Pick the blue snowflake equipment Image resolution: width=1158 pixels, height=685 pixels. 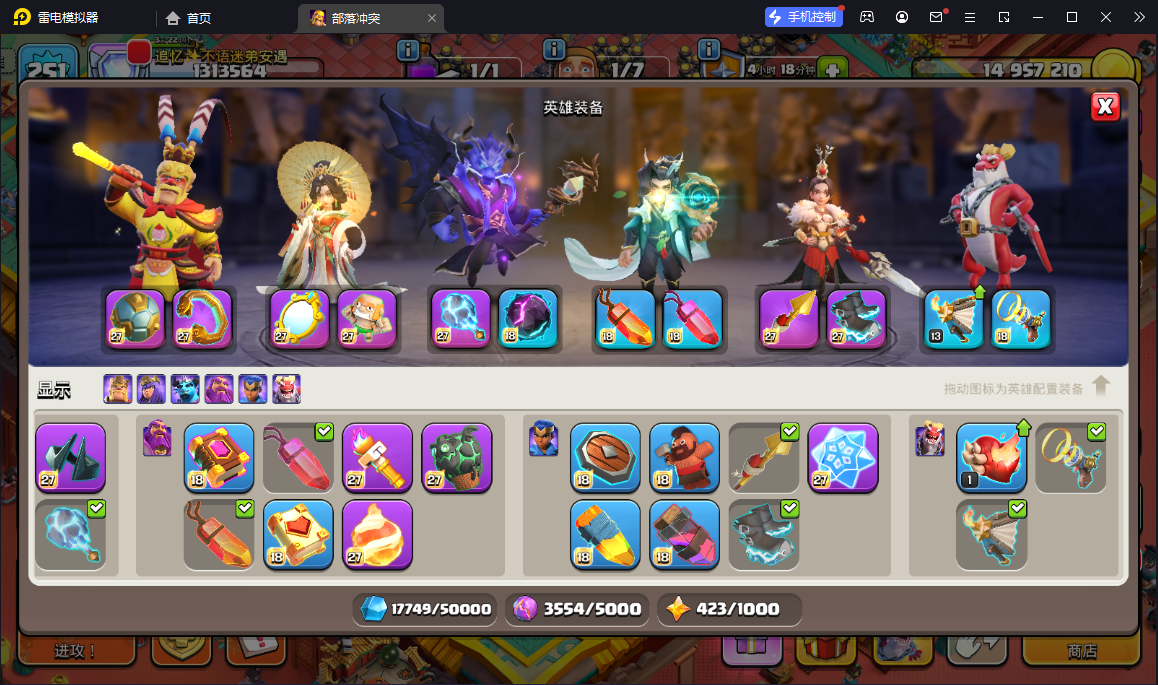tap(843, 458)
